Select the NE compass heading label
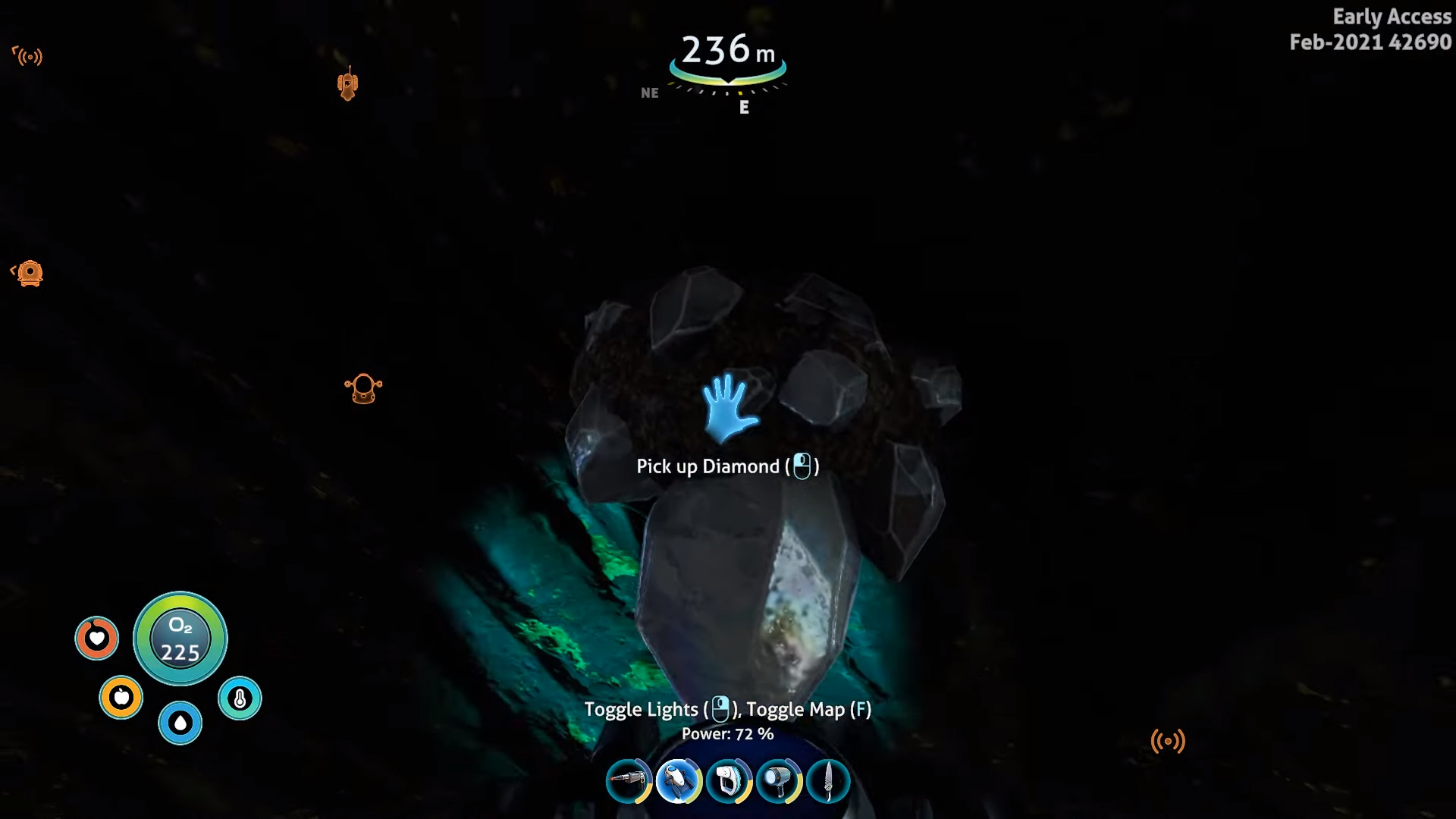This screenshot has width=1456, height=819. [650, 93]
